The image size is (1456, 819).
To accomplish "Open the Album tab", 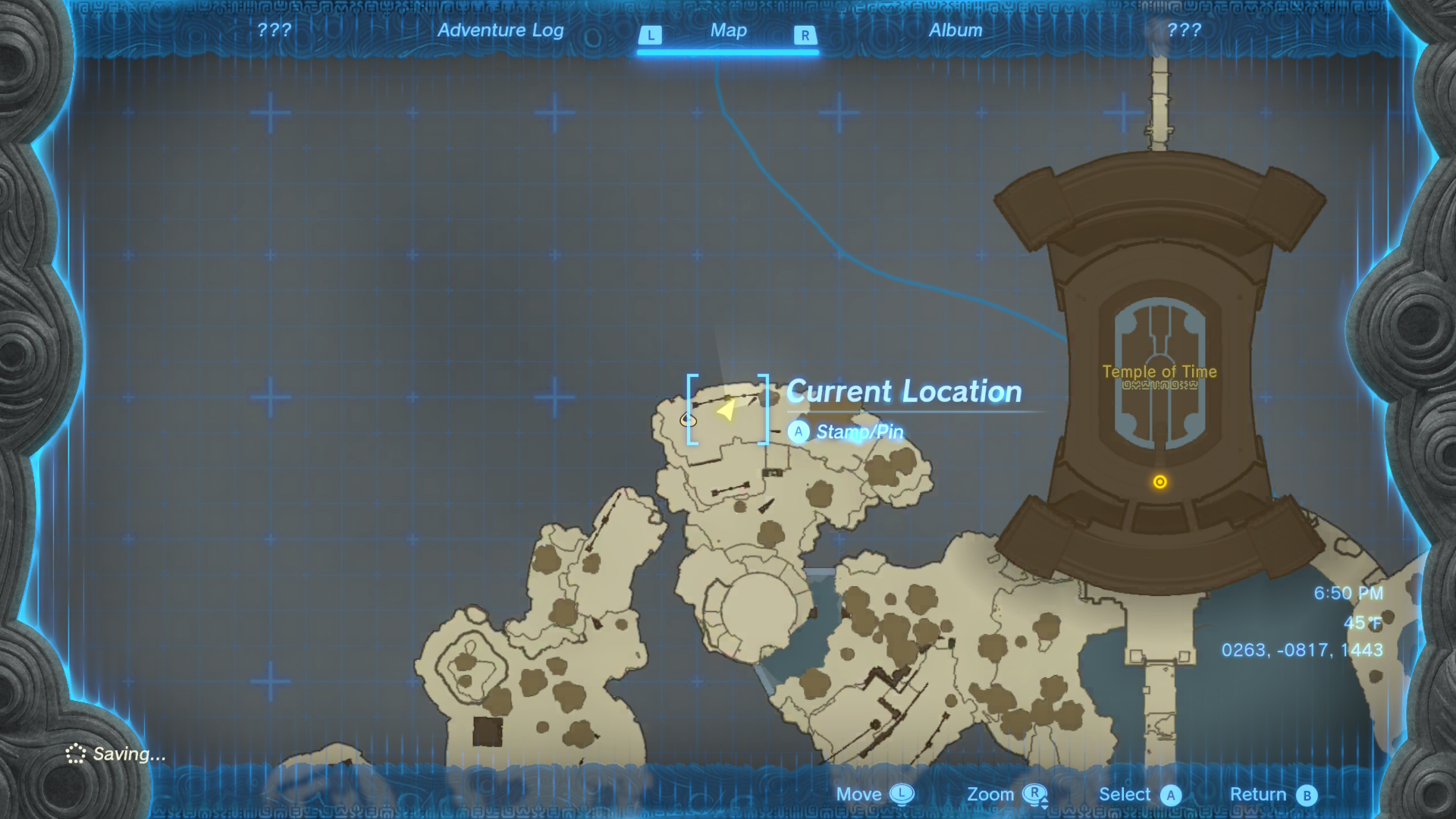I will pos(955,30).
